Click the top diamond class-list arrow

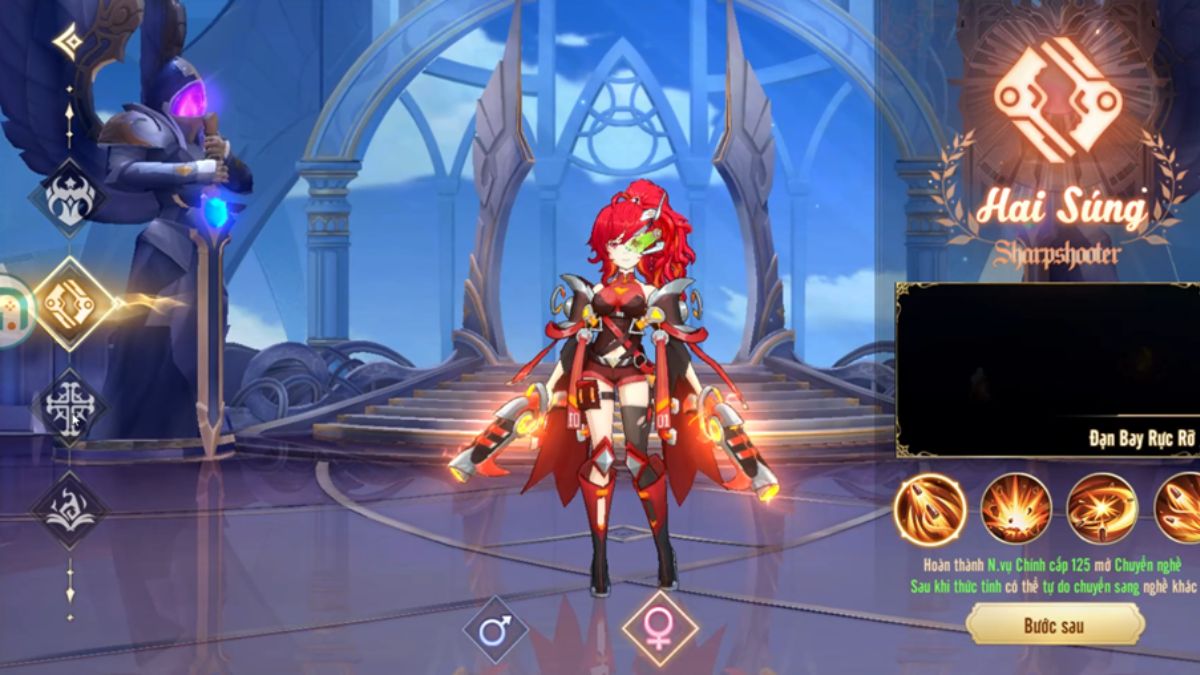(68, 42)
